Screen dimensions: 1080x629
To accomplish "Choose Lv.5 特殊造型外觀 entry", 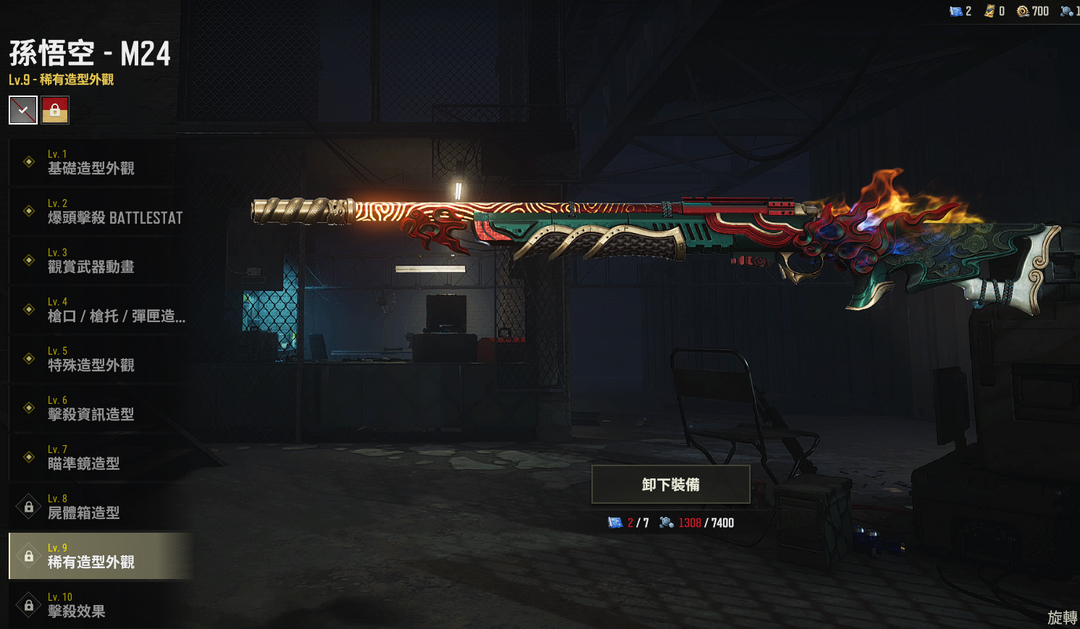I will pos(100,359).
